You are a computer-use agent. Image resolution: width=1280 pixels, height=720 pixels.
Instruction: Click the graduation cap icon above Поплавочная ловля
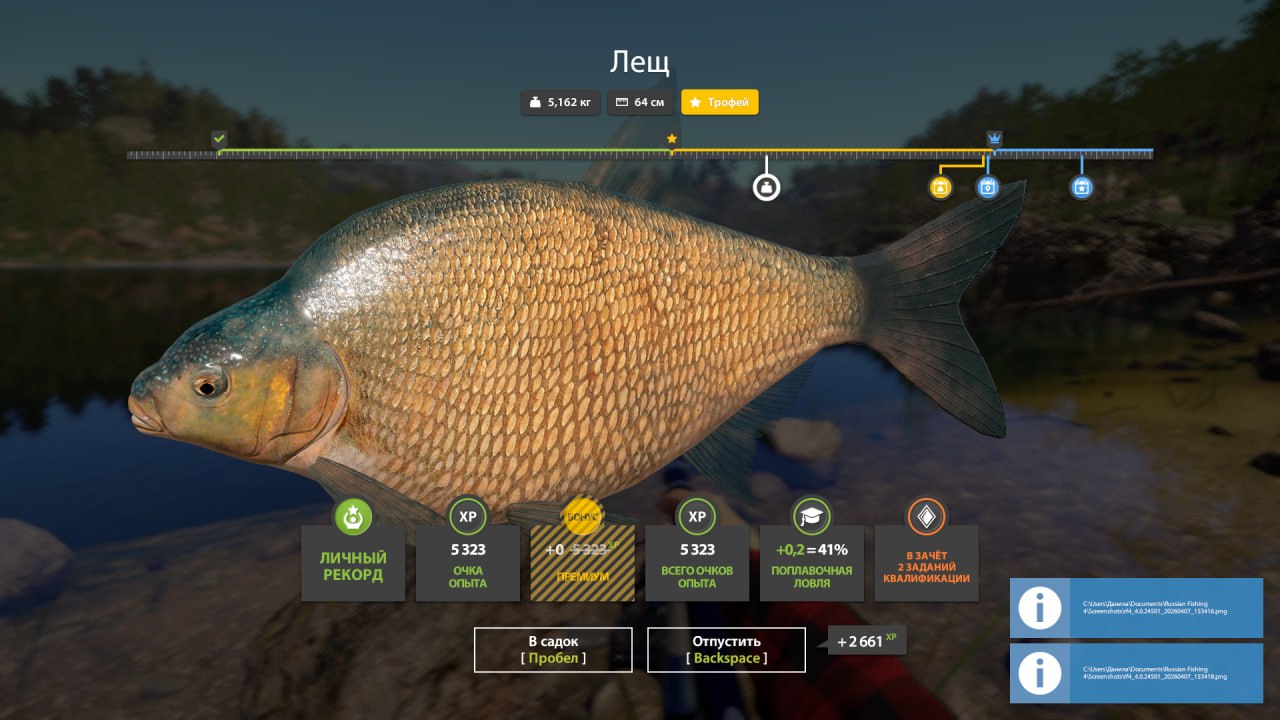click(x=812, y=518)
